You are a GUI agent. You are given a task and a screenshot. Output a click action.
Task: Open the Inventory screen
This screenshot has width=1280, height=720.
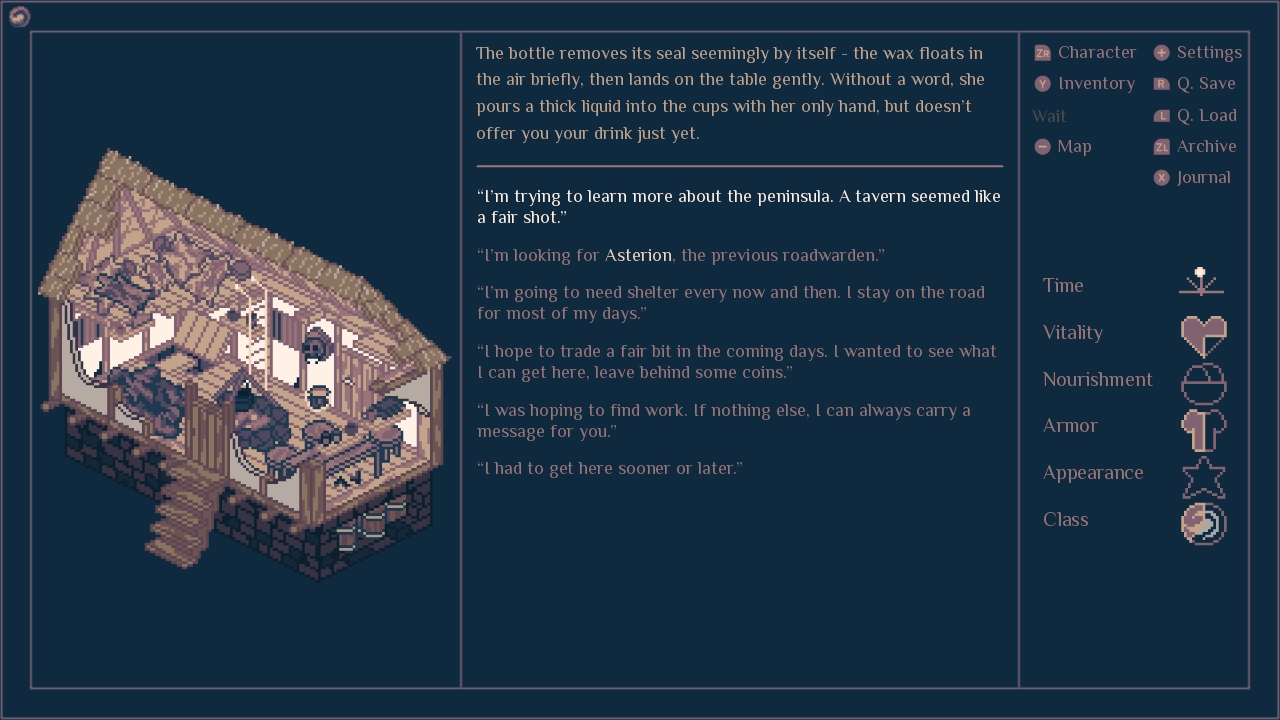click(1085, 83)
